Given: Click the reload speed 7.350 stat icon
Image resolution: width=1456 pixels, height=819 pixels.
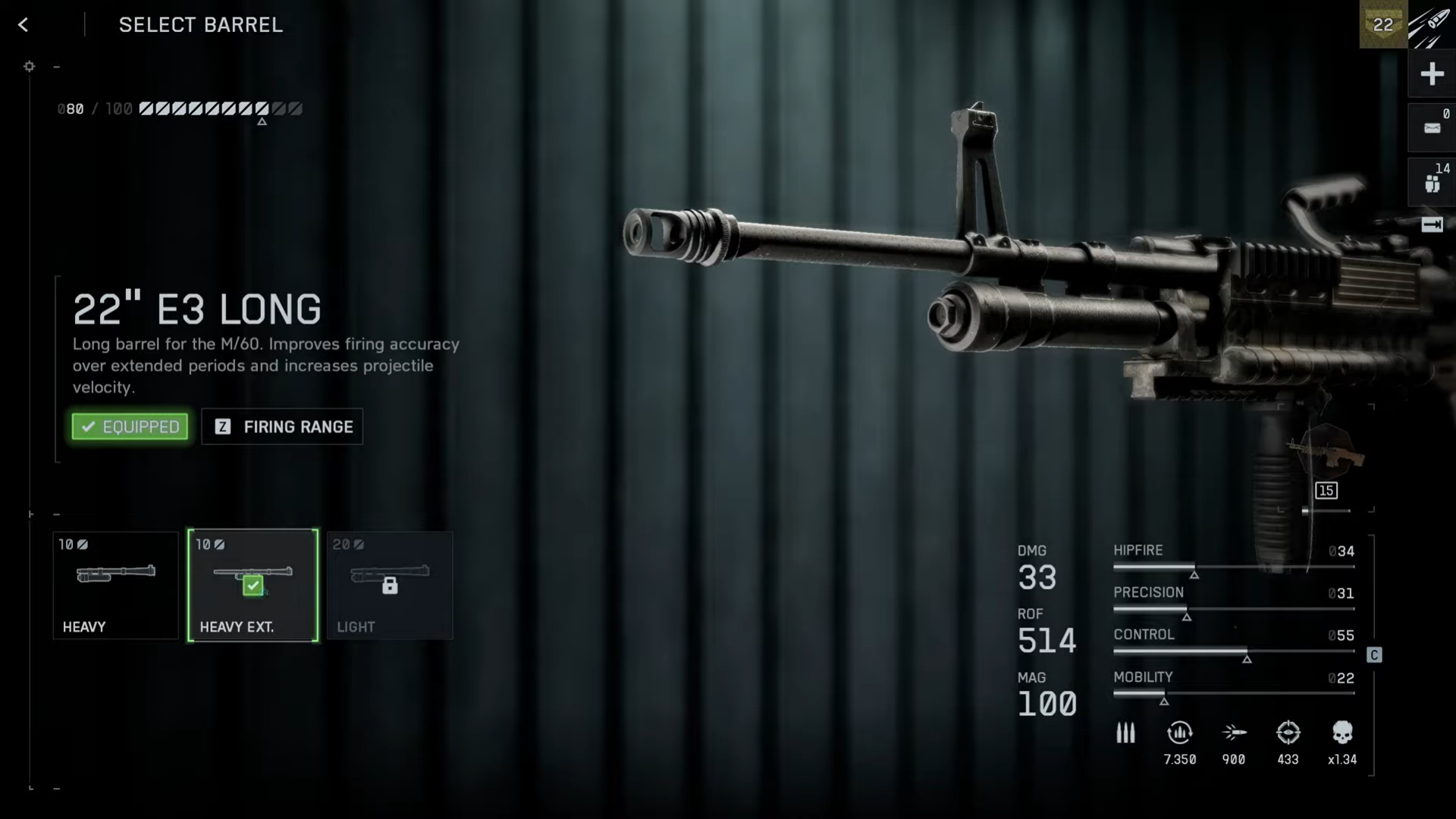Looking at the screenshot, I should [x=1179, y=733].
